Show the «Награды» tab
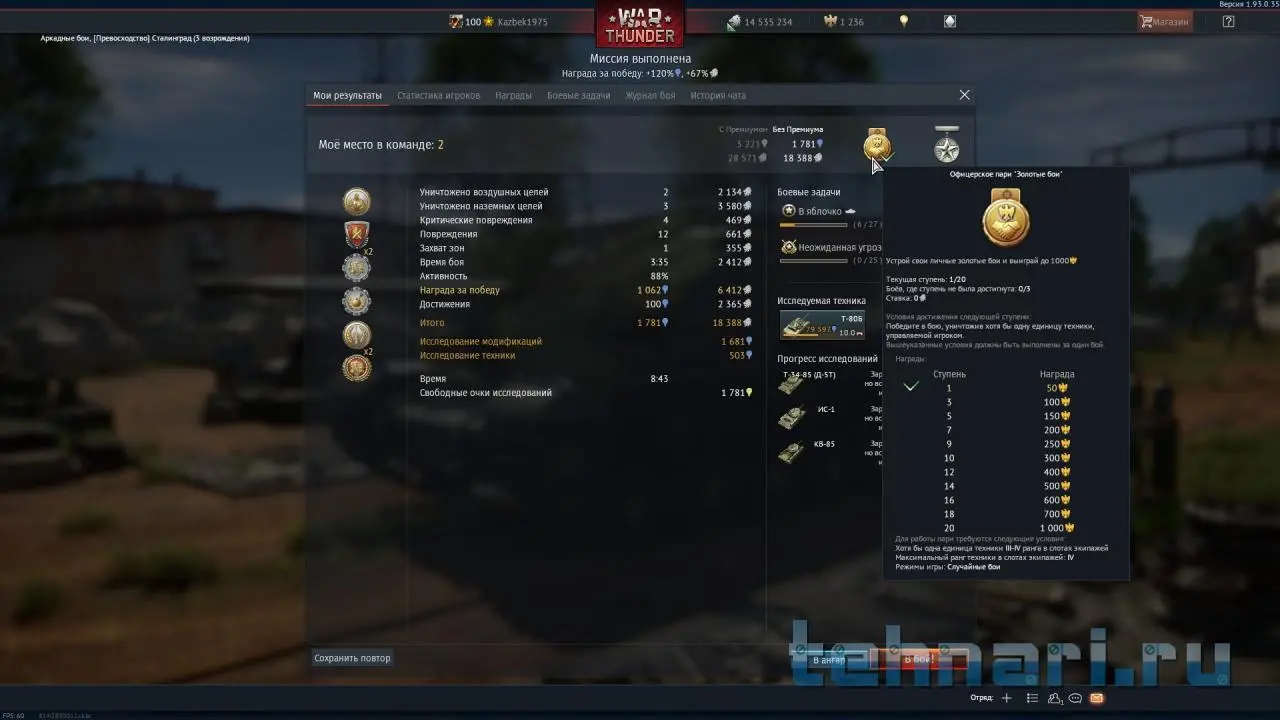This screenshot has width=1280, height=720. pyautogui.click(x=513, y=96)
